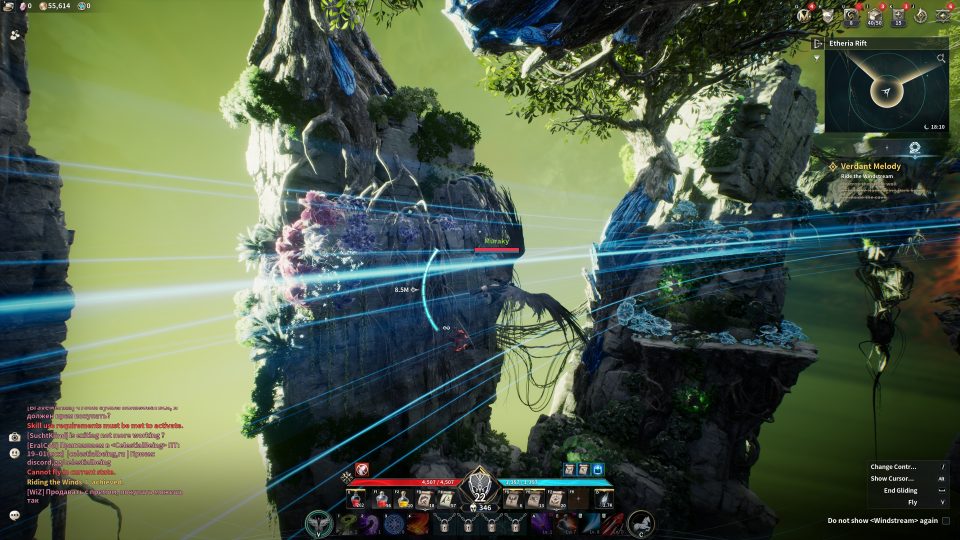Image resolution: width=960 pixels, height=540 pixels.
Task: Use the first red health potion slot
Action: coord(356,499)
